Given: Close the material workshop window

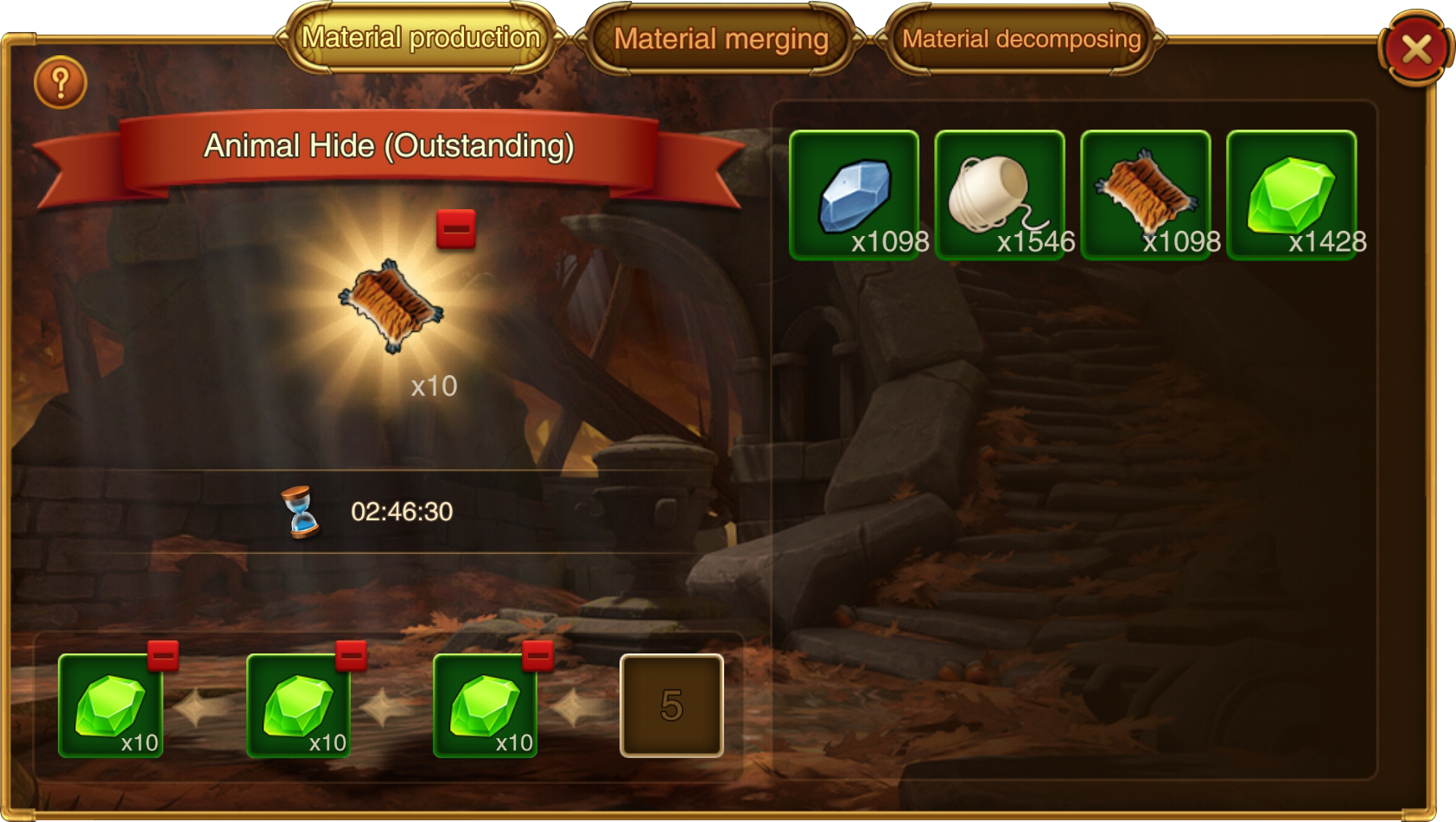Looking at the screenshot, I should click(1415, 49).
